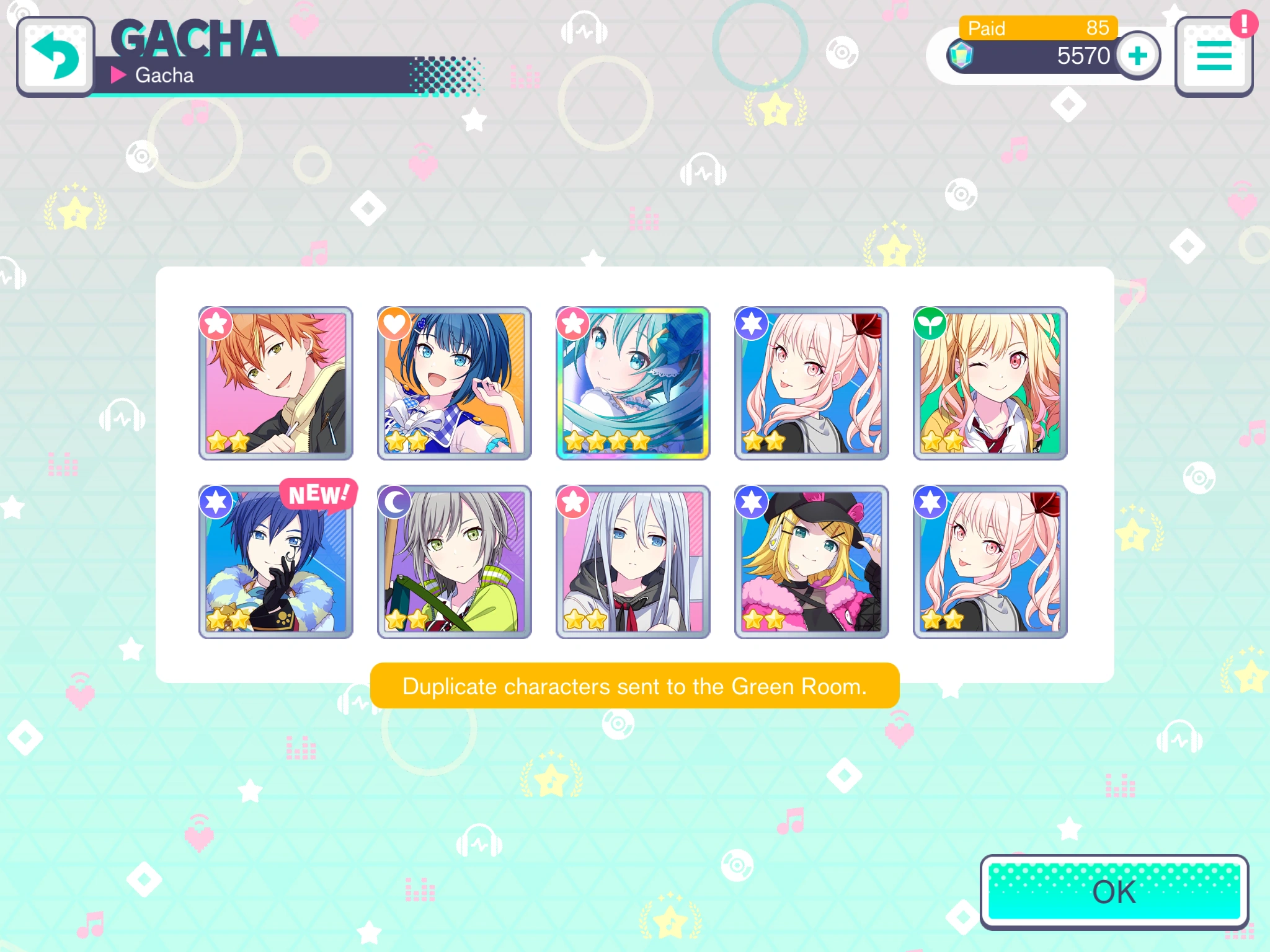The image size is (1270, 952).
Task: Select the Gacha breadcrumb label under the title
Action: pyautogui.click(x=166, y=76)
